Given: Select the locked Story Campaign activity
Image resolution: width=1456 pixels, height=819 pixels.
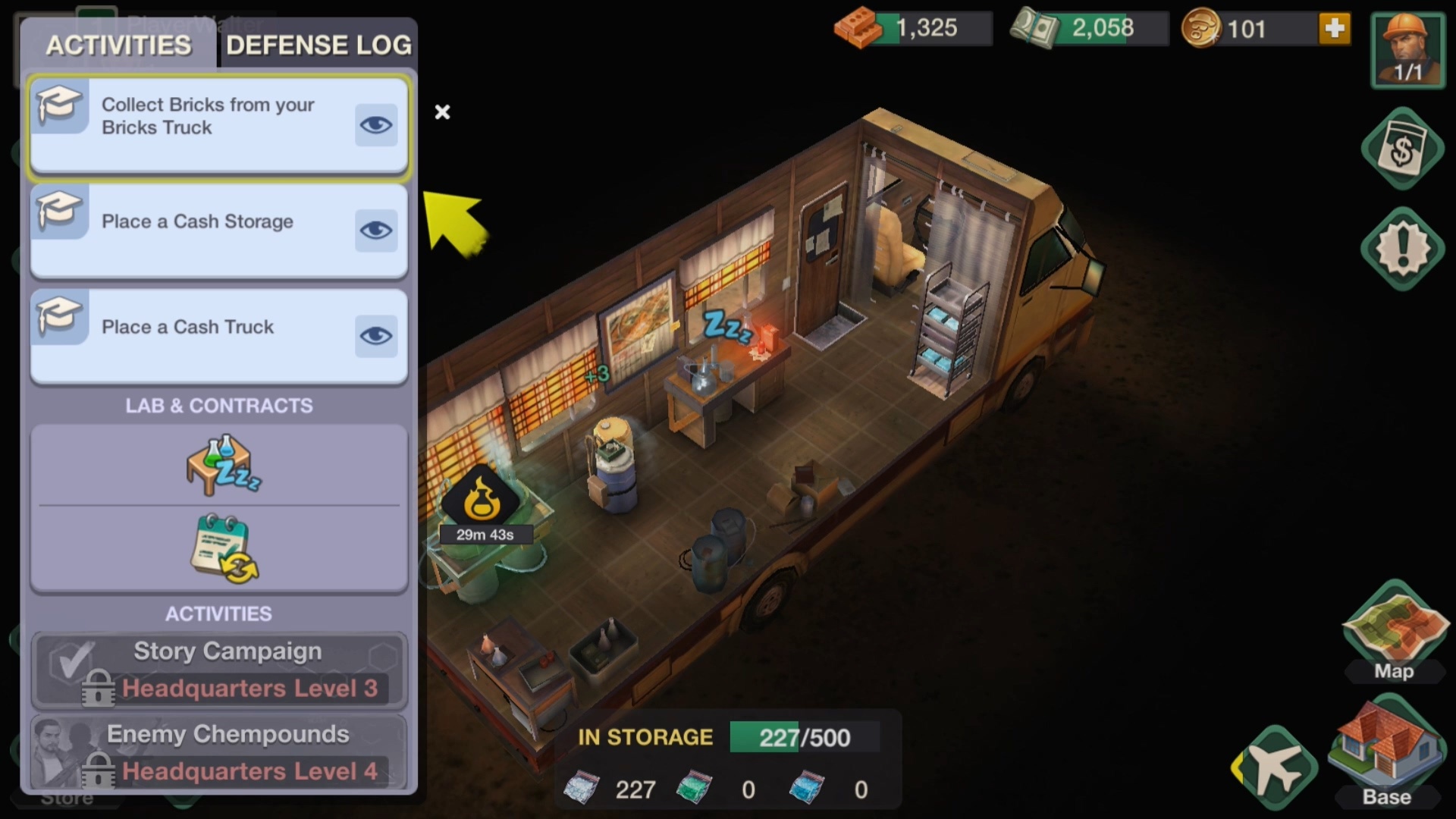Looking at the screenshot, I should [x=218, y=670].
